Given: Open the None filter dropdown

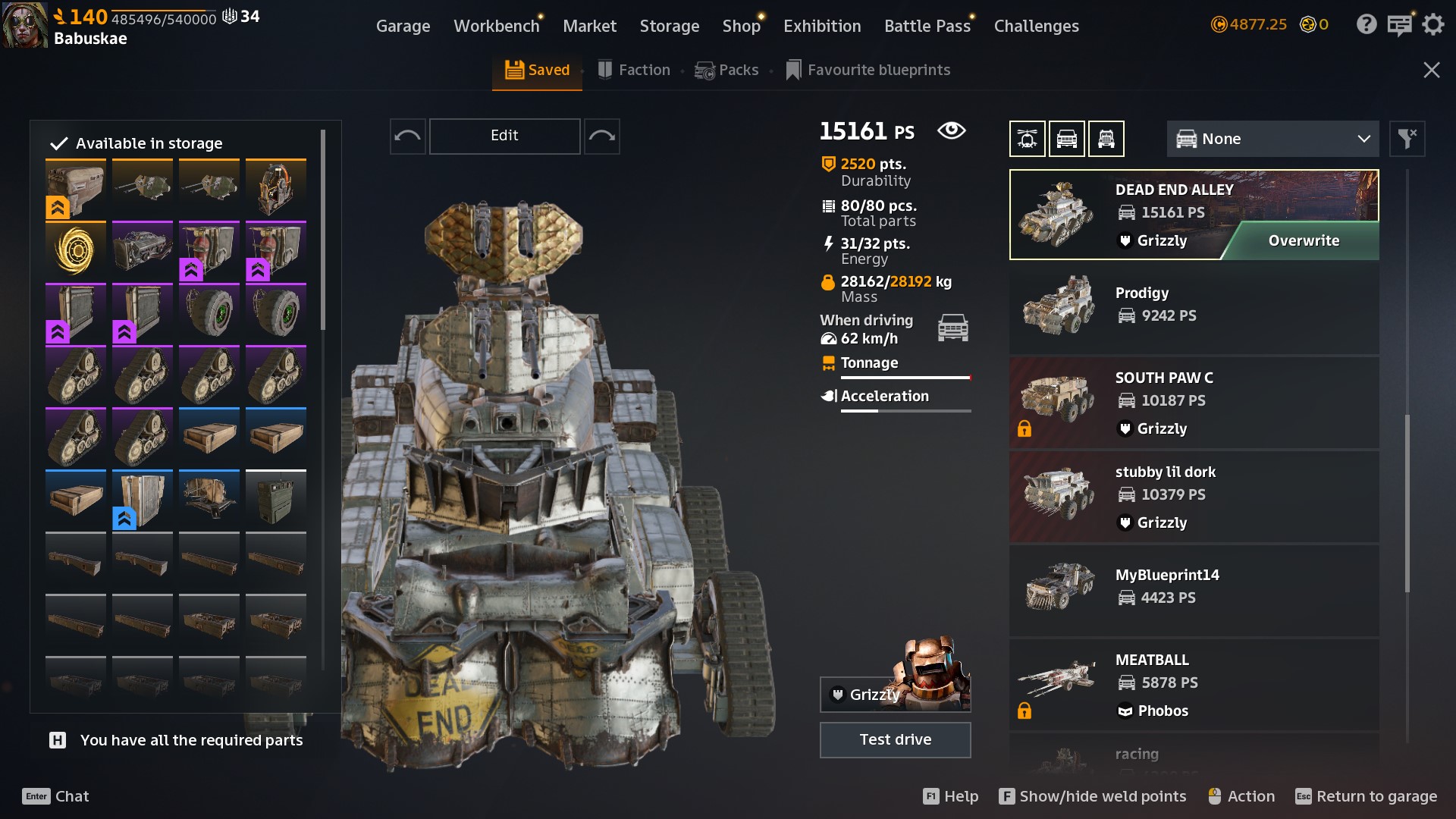Looking at the screenshot, I should 1272,139.
